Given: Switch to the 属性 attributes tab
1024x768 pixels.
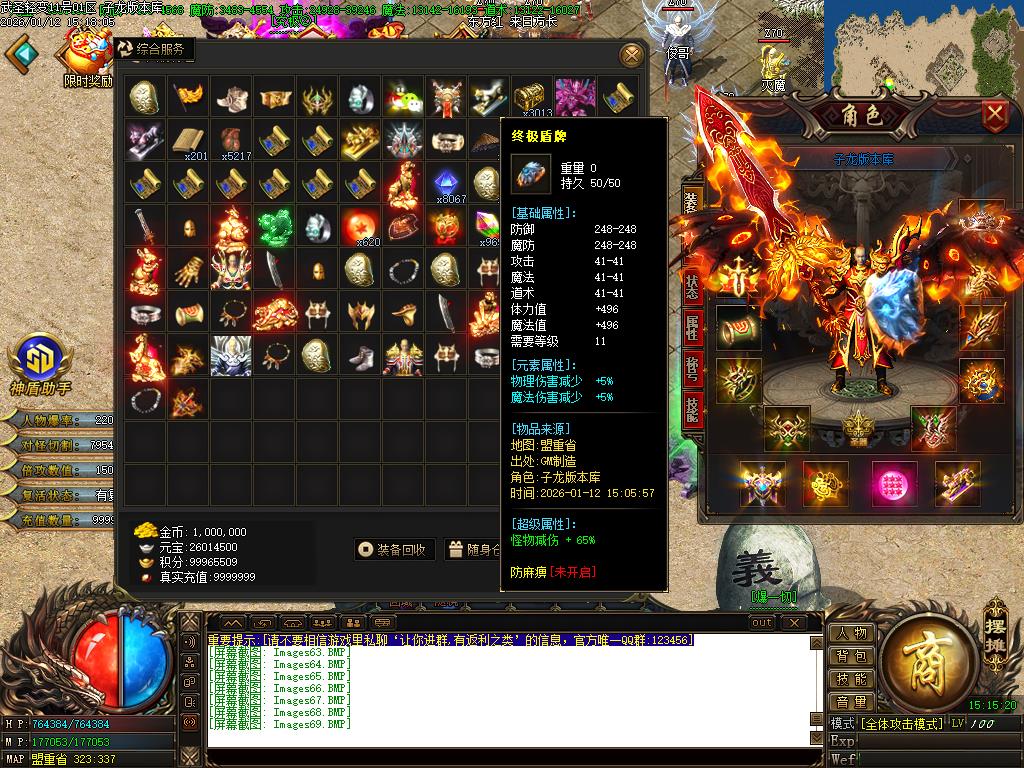Looking at the screenshot, I should (x=692, y=326).
